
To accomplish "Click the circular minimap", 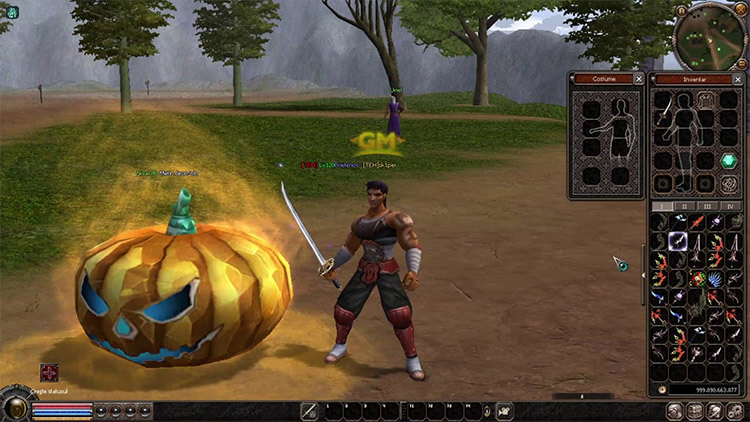I will coord(709,37).
